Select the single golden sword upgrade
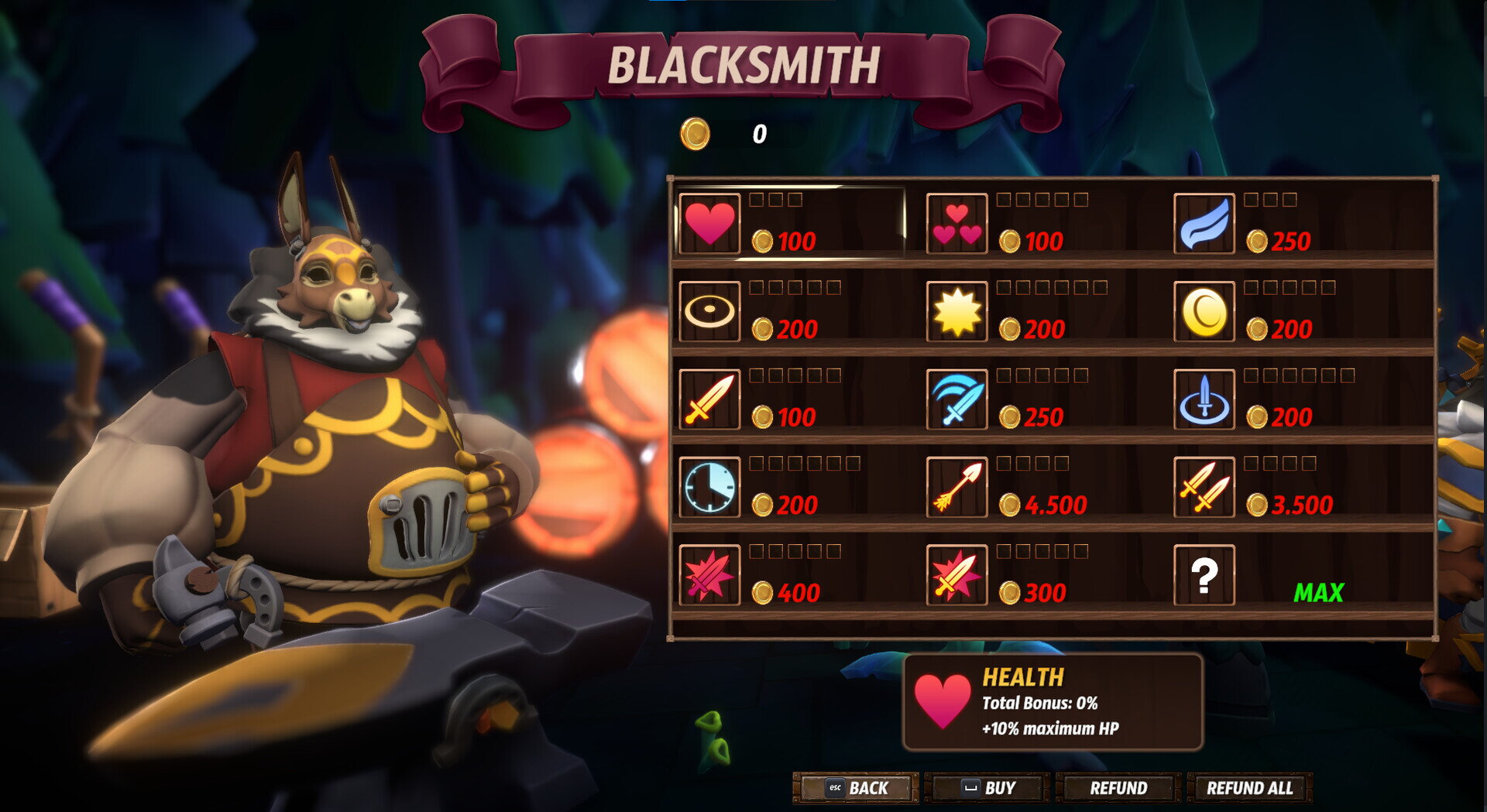This screenshot has width=1487, height=812. 709,399
